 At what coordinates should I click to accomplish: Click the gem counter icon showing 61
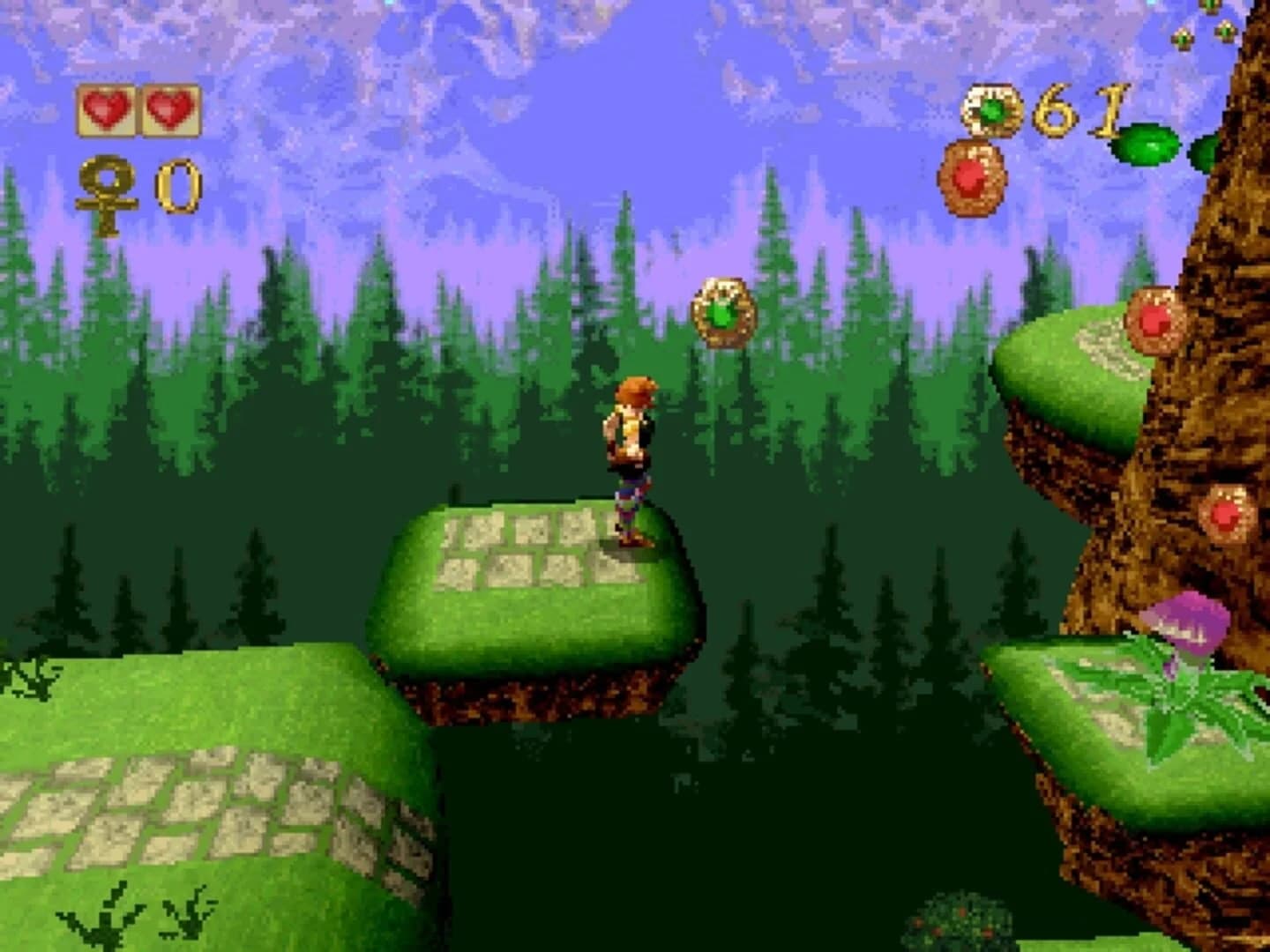(x=991, y=110)
